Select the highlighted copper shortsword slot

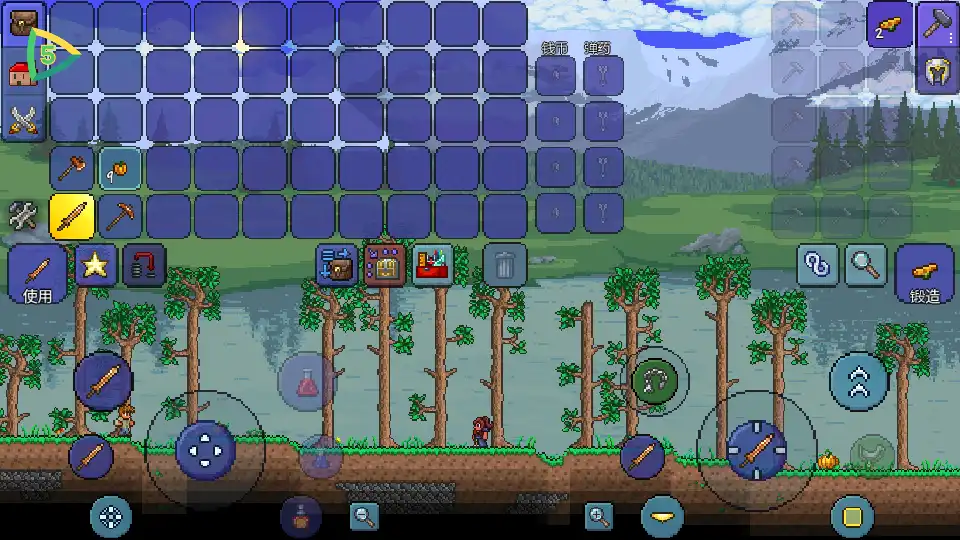72,215
